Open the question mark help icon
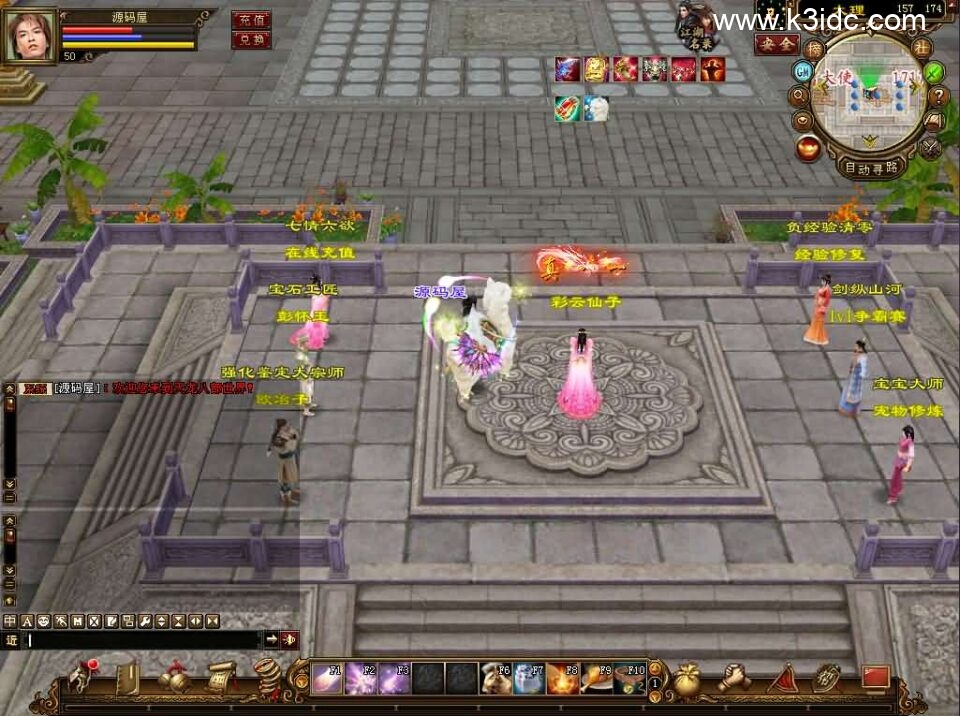960x716 pixels. pyautogui.click(x=938, y=97)
